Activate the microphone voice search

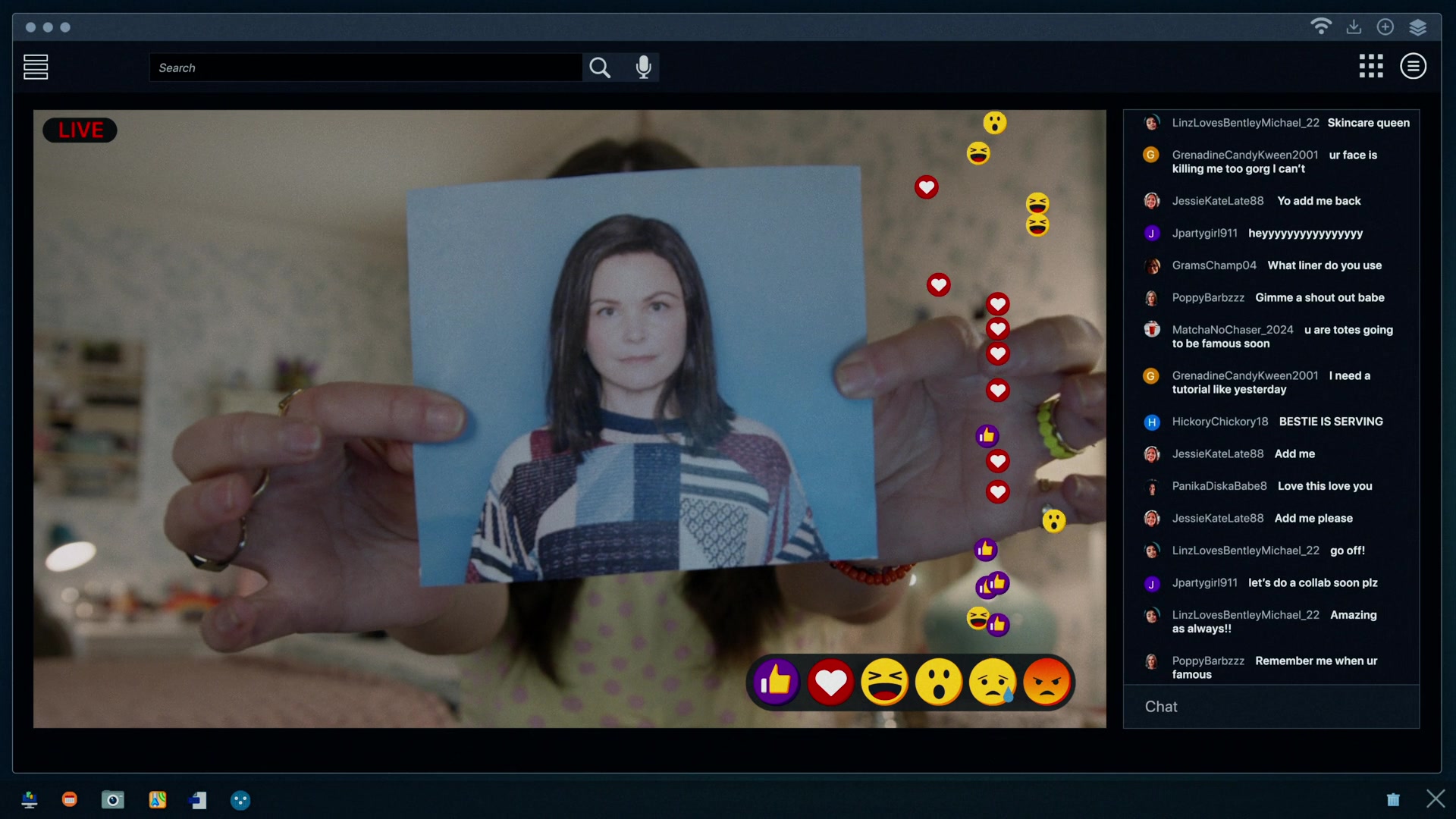pyautogui.click(x=644, y=67)
